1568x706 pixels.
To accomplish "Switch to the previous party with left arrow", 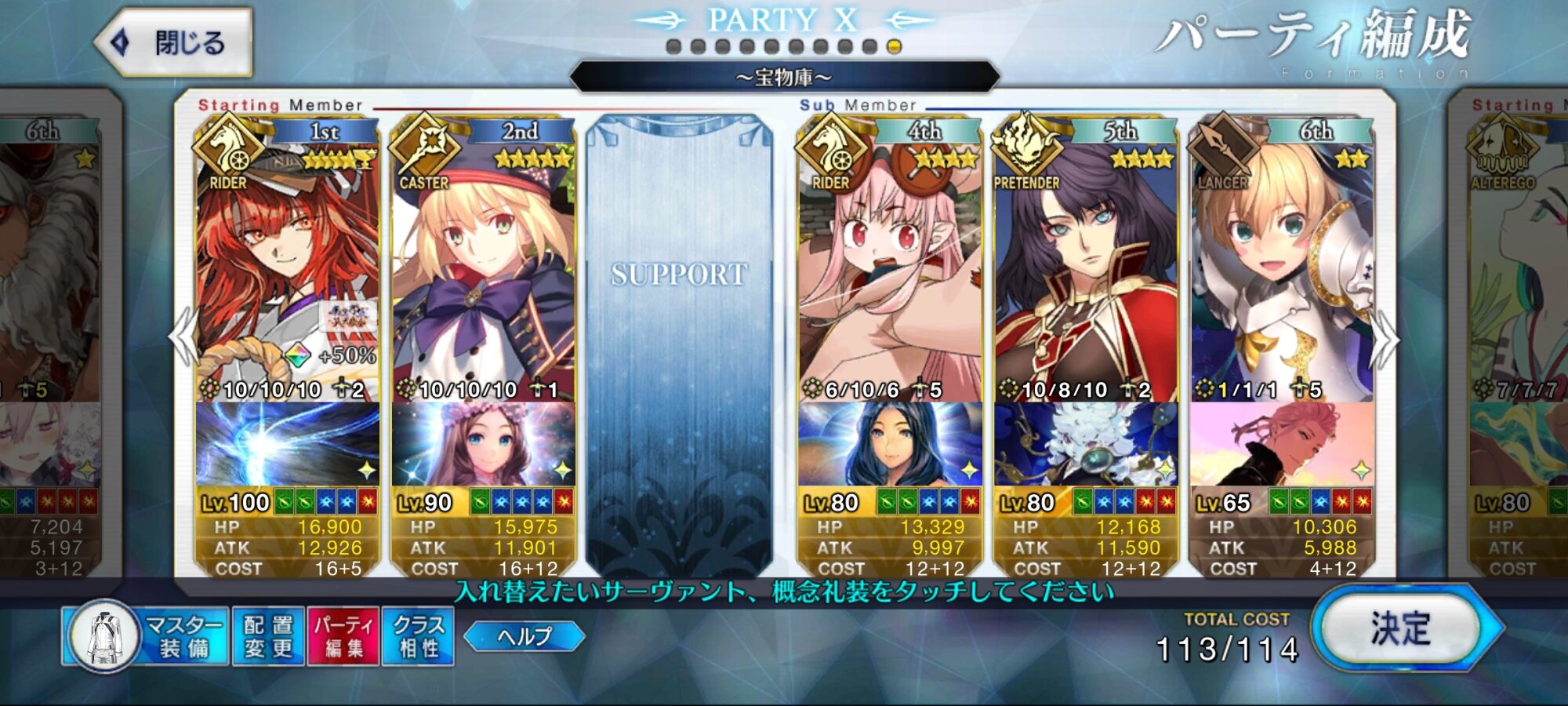I will [x=183, y=337].
